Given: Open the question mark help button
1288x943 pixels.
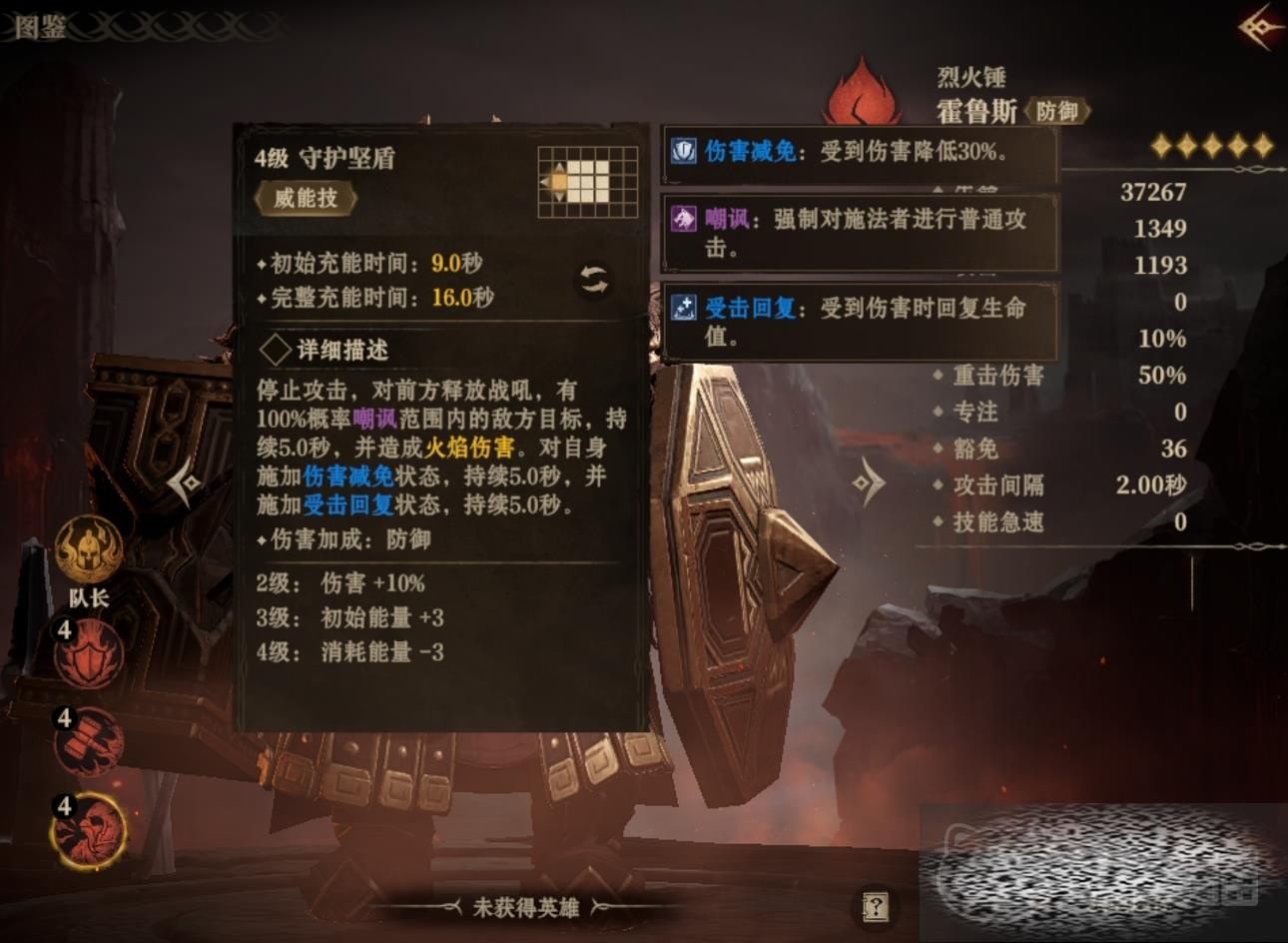Looking at the screenshot, I should click(x=876, y=907).
